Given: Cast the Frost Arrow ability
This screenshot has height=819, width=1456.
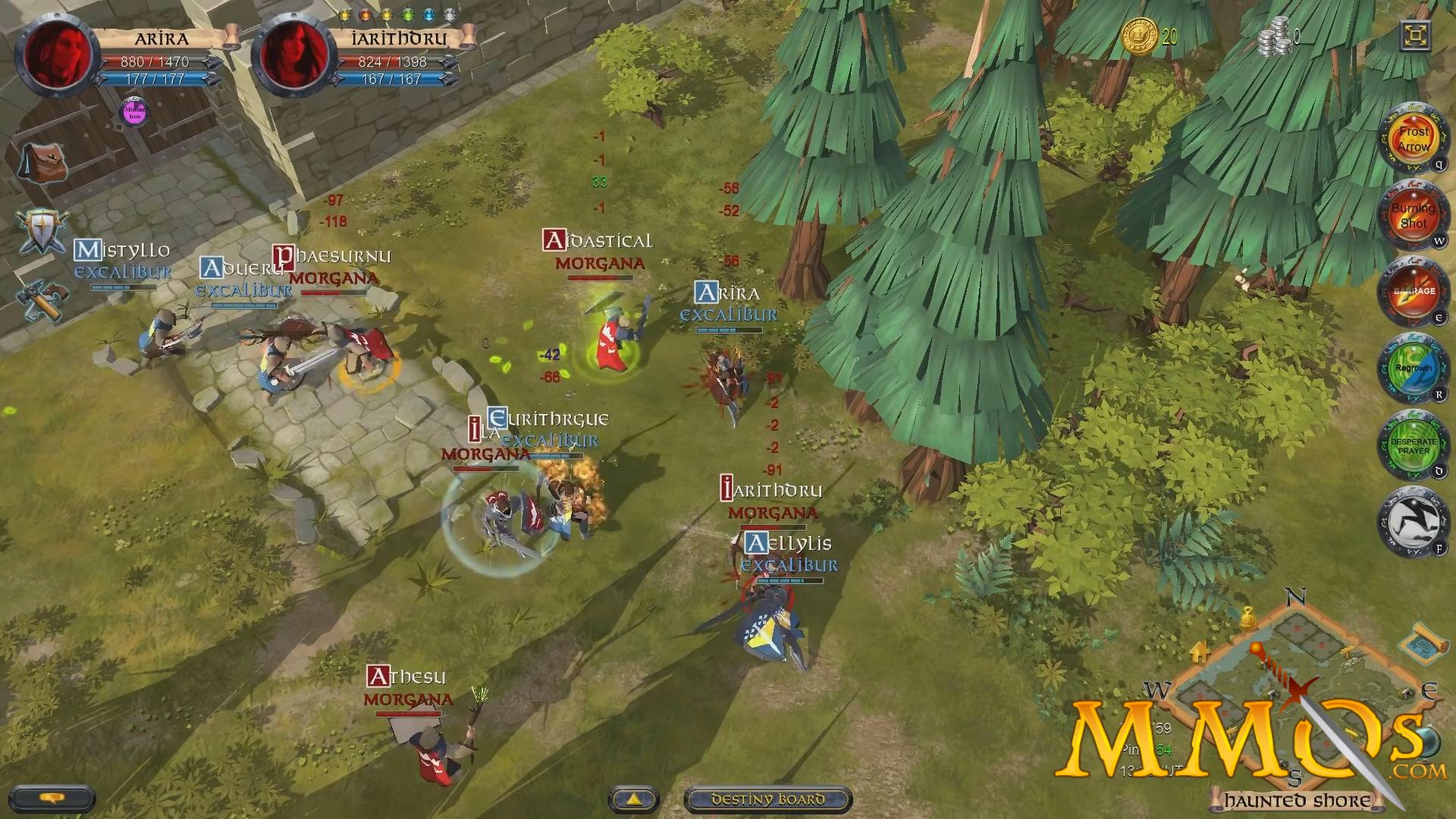Looking at the screenshot, I should coord(1414,140).
